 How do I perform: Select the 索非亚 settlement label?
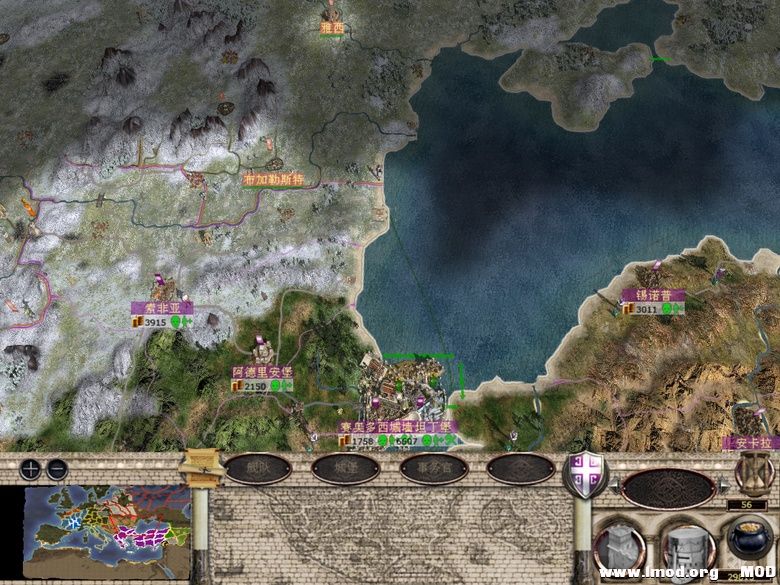(161, 308)
